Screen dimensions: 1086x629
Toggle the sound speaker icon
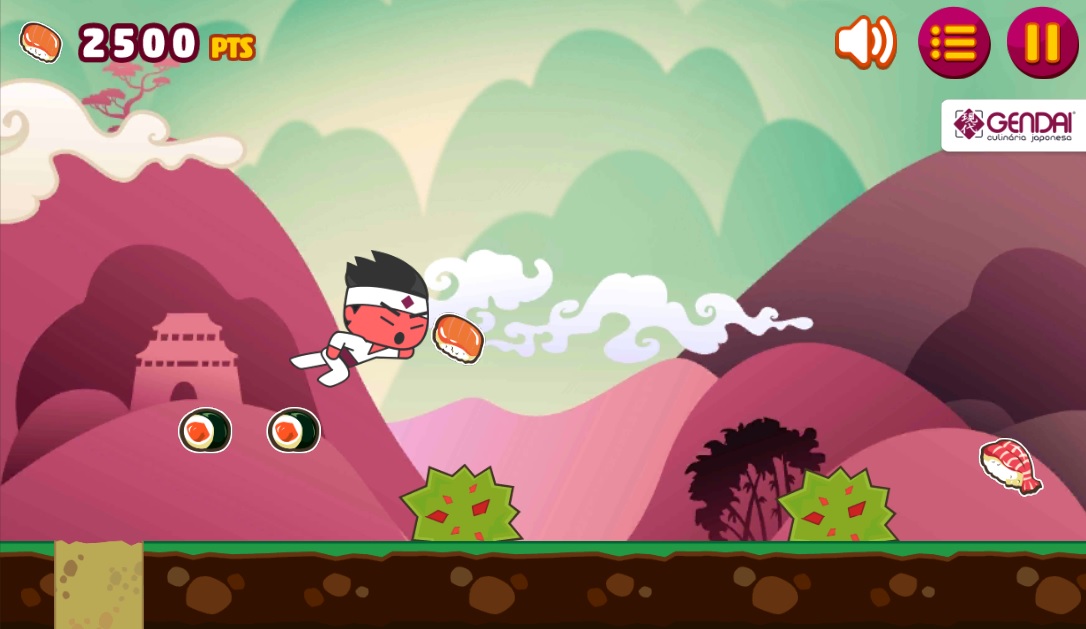(865, 43)
